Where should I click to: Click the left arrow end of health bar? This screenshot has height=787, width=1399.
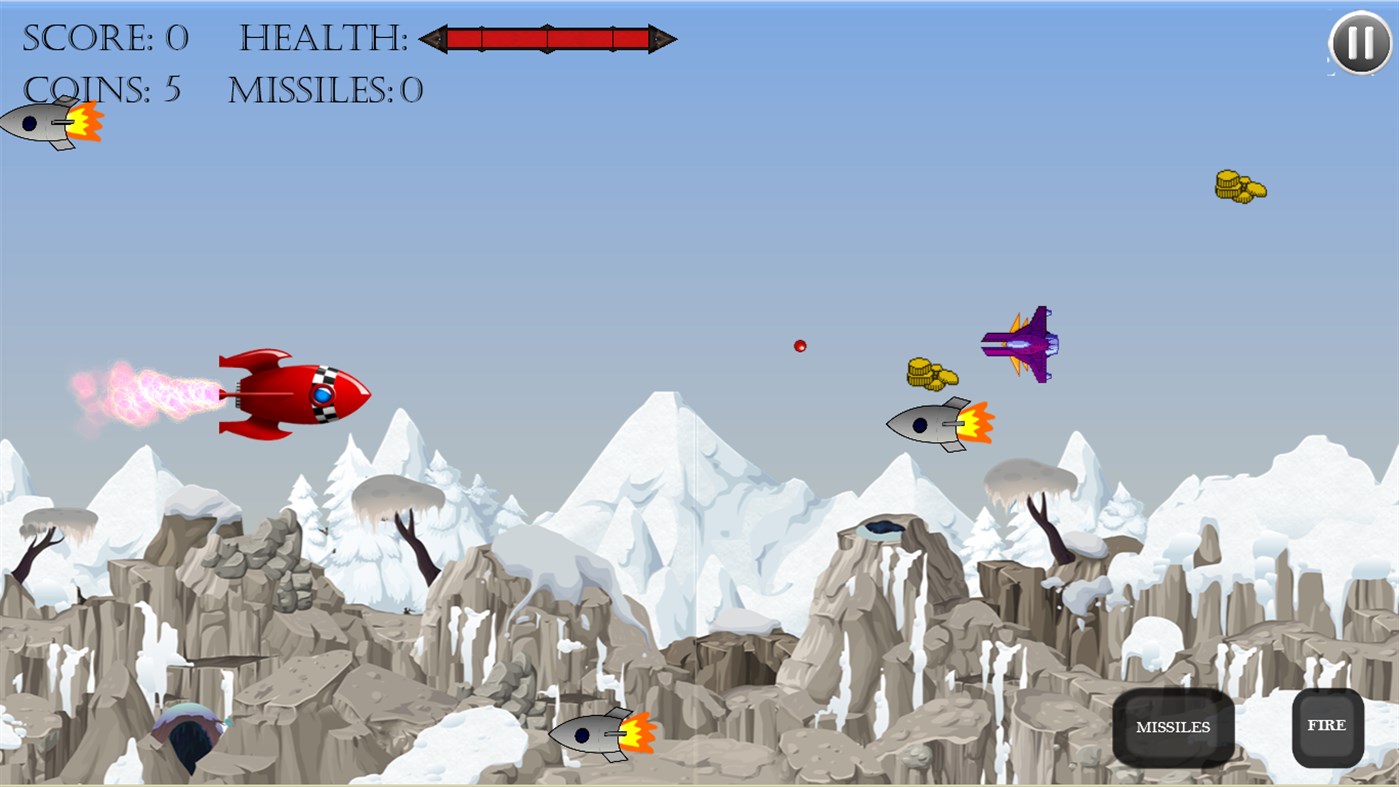point(432,40)
